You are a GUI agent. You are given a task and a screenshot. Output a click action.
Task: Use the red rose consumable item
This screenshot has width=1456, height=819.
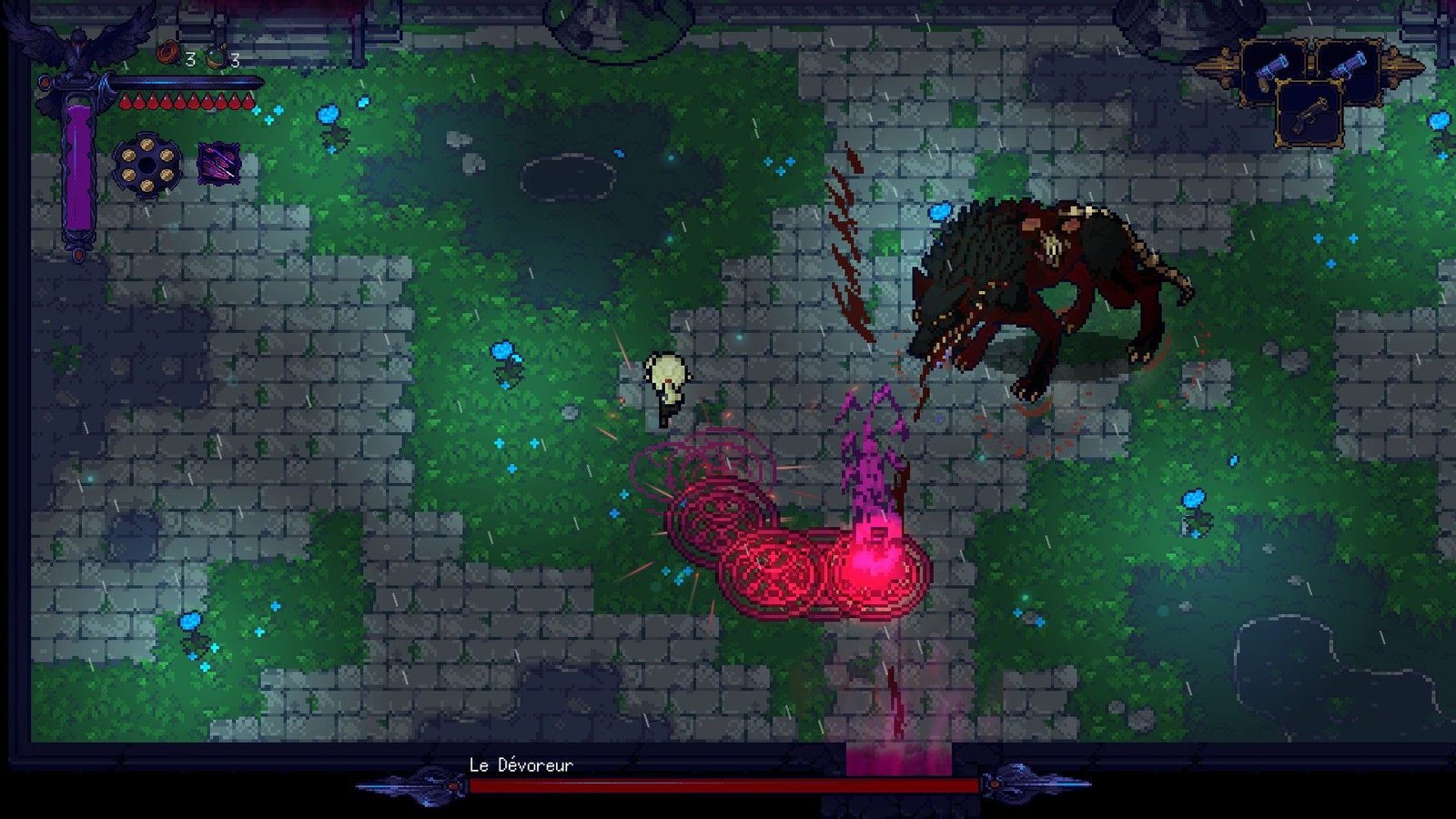pos(168,54)
